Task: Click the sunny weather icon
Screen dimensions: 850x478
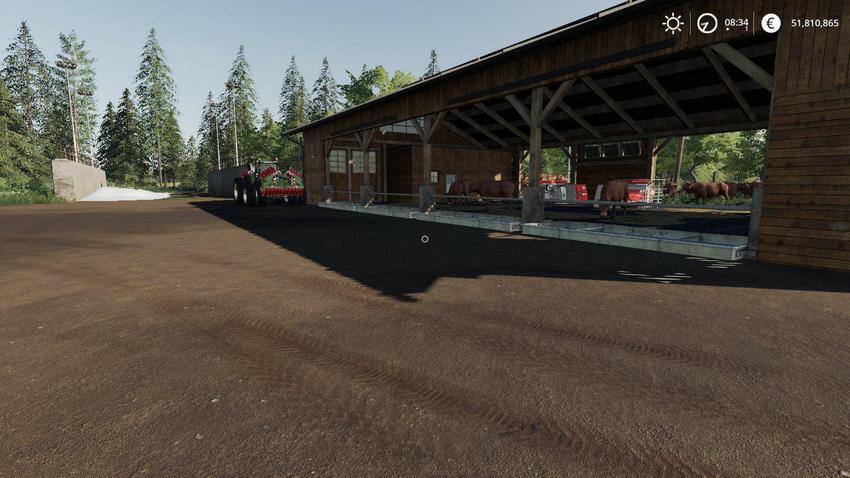Action: click(x=673, y=23)
